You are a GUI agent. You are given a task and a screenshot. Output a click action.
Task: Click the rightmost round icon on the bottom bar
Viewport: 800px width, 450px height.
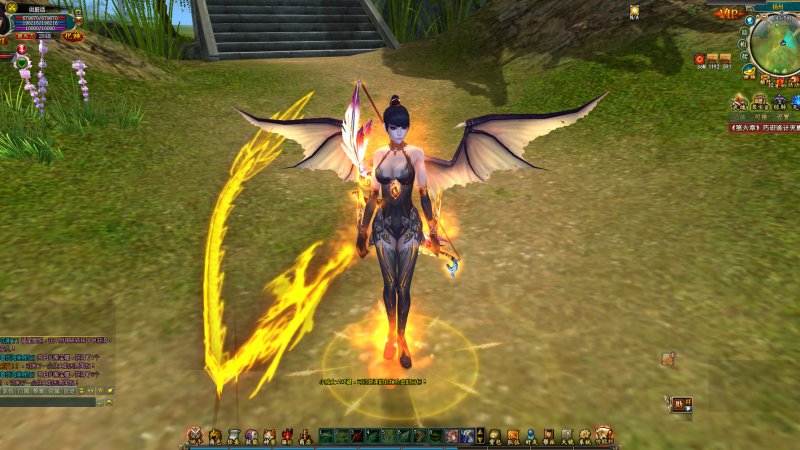tap(603, 434)
